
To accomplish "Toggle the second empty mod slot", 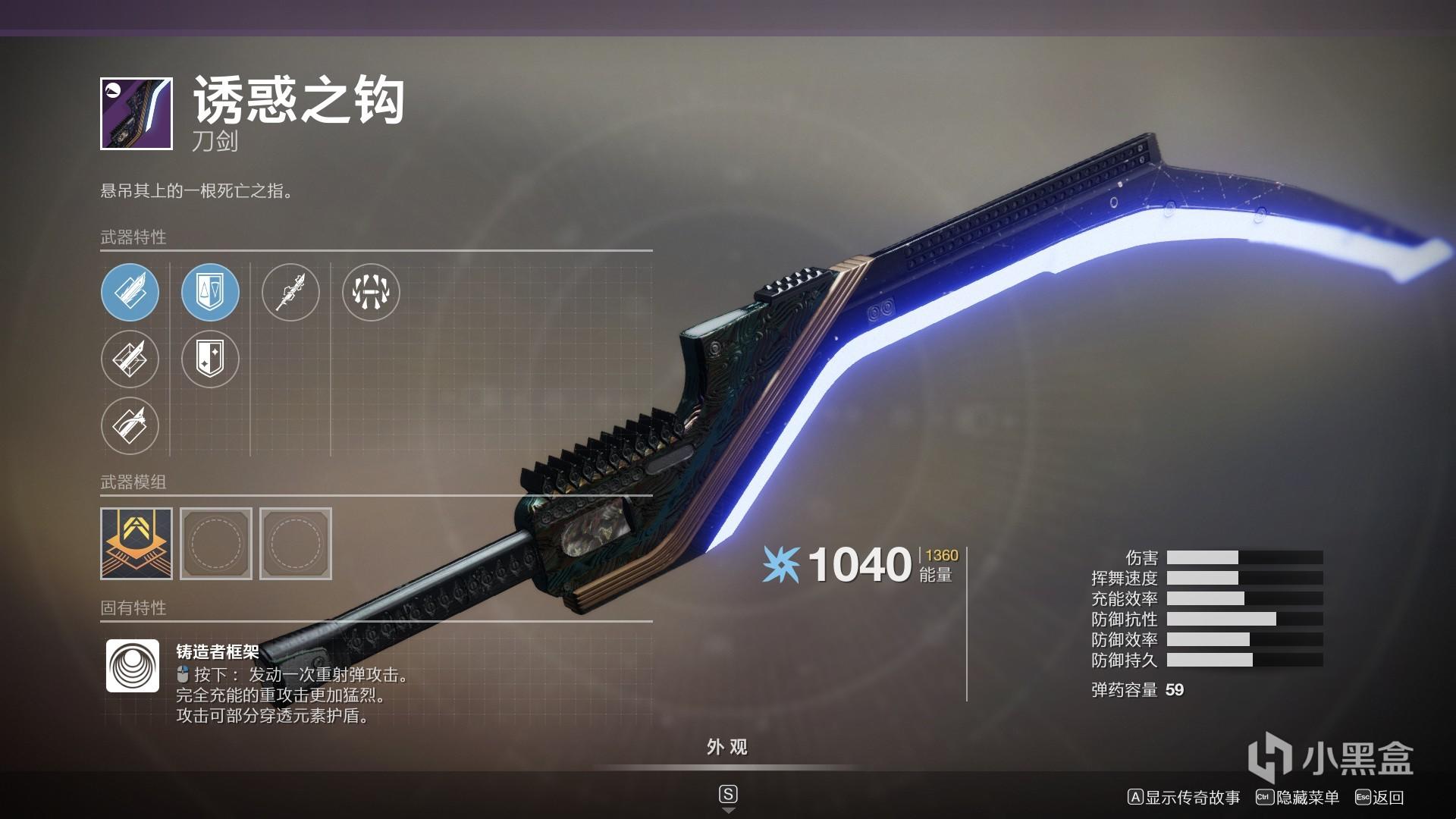I will 295,543.
